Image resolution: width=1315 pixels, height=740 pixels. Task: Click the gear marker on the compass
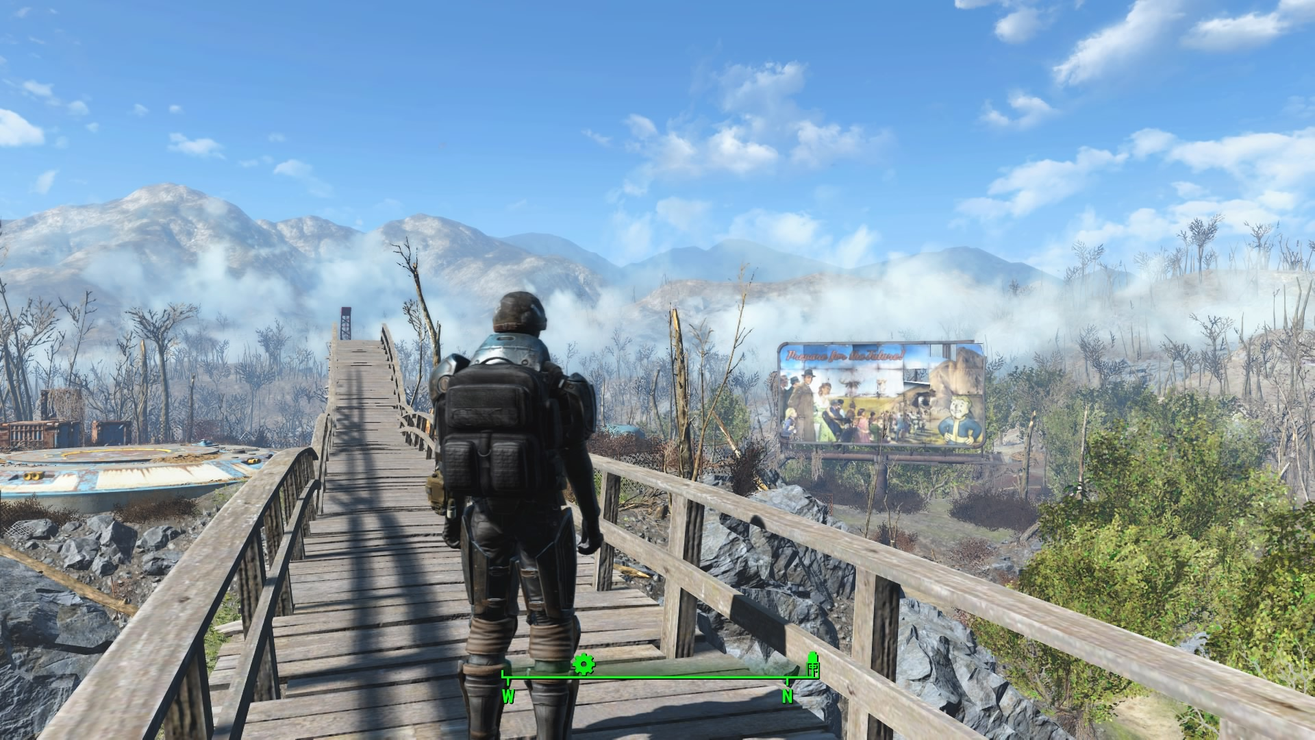click(x=583, y=663)
